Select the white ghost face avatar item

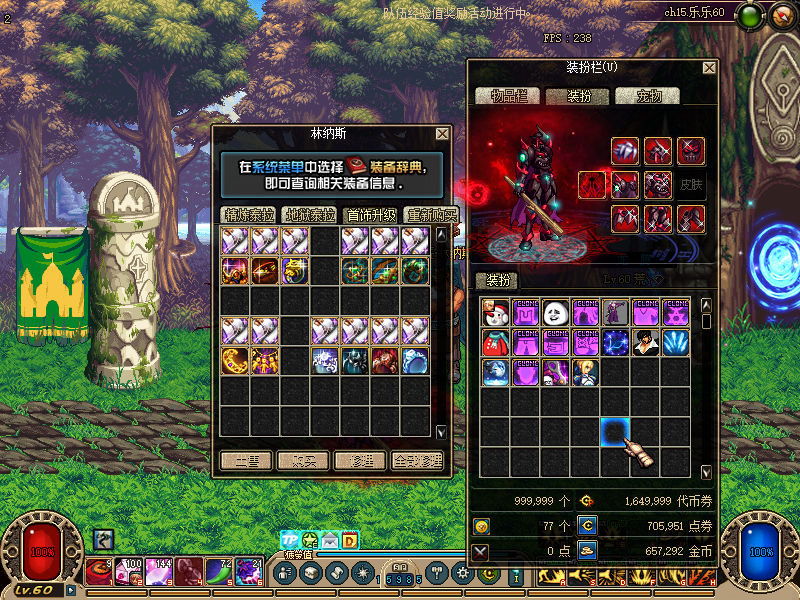click(x=556, y=313)
